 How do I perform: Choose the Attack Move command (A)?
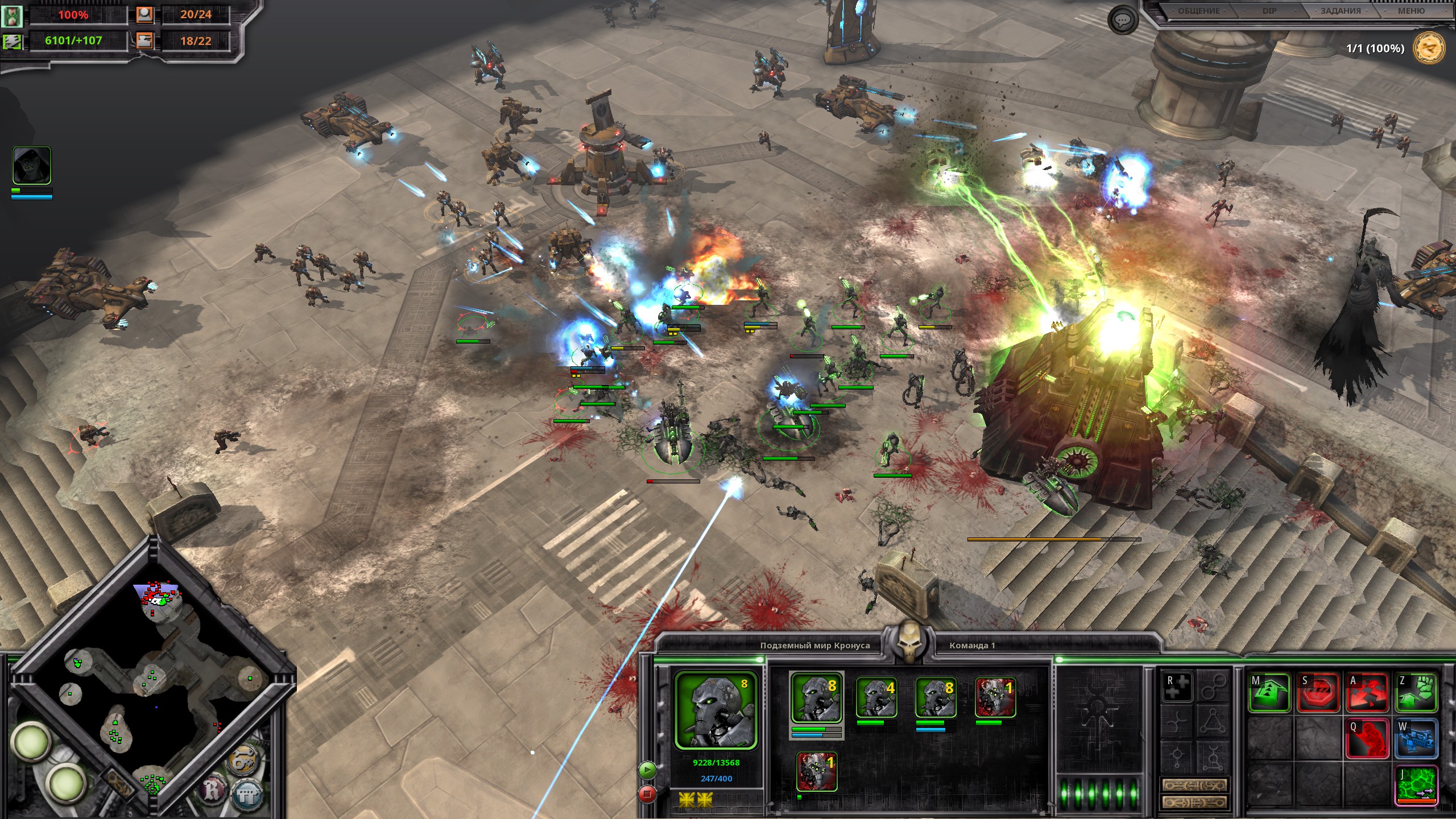(x=1367, y=692)
